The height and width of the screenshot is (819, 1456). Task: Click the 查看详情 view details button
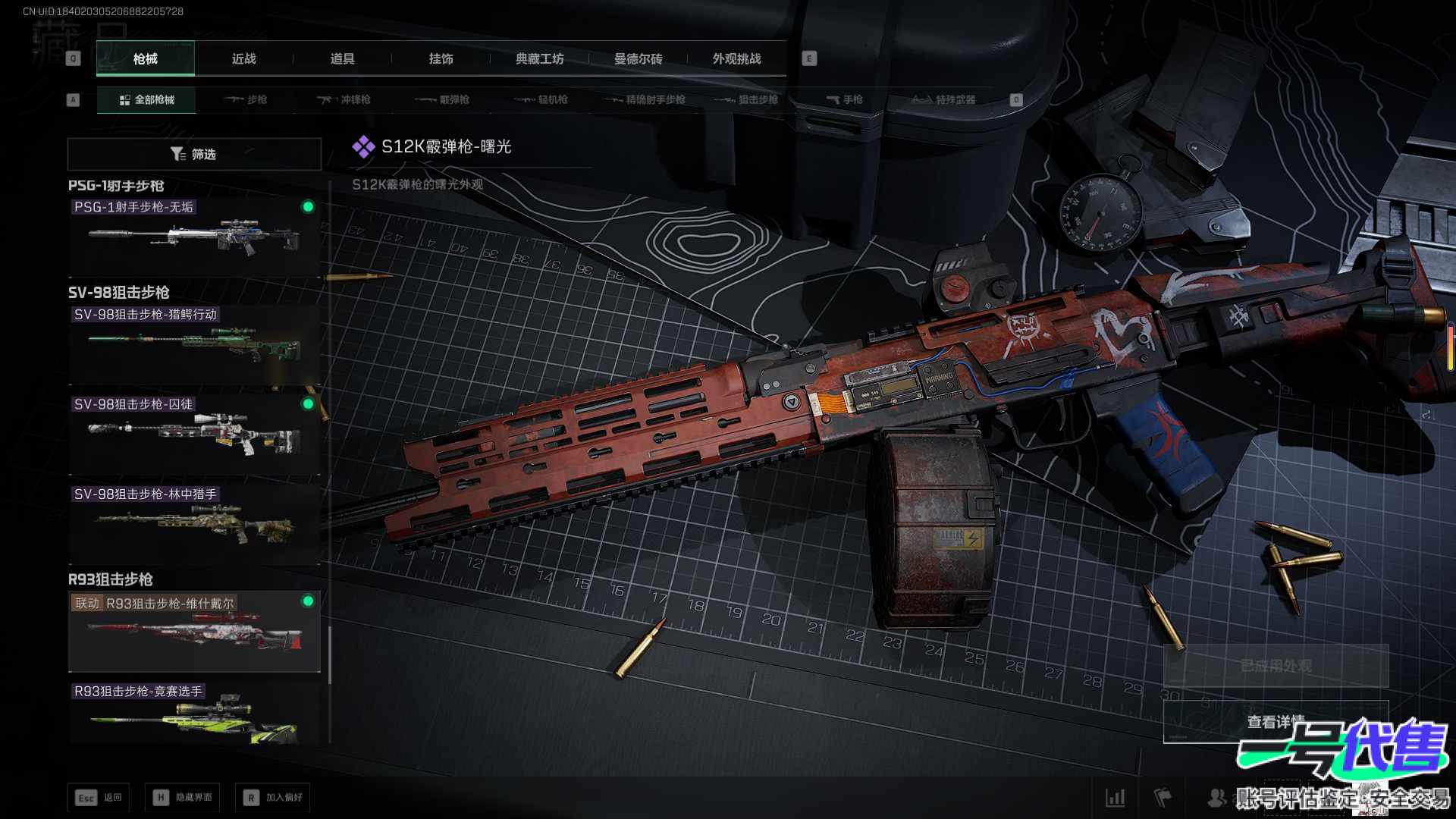pyautogui.click(x=1276, y=721)
